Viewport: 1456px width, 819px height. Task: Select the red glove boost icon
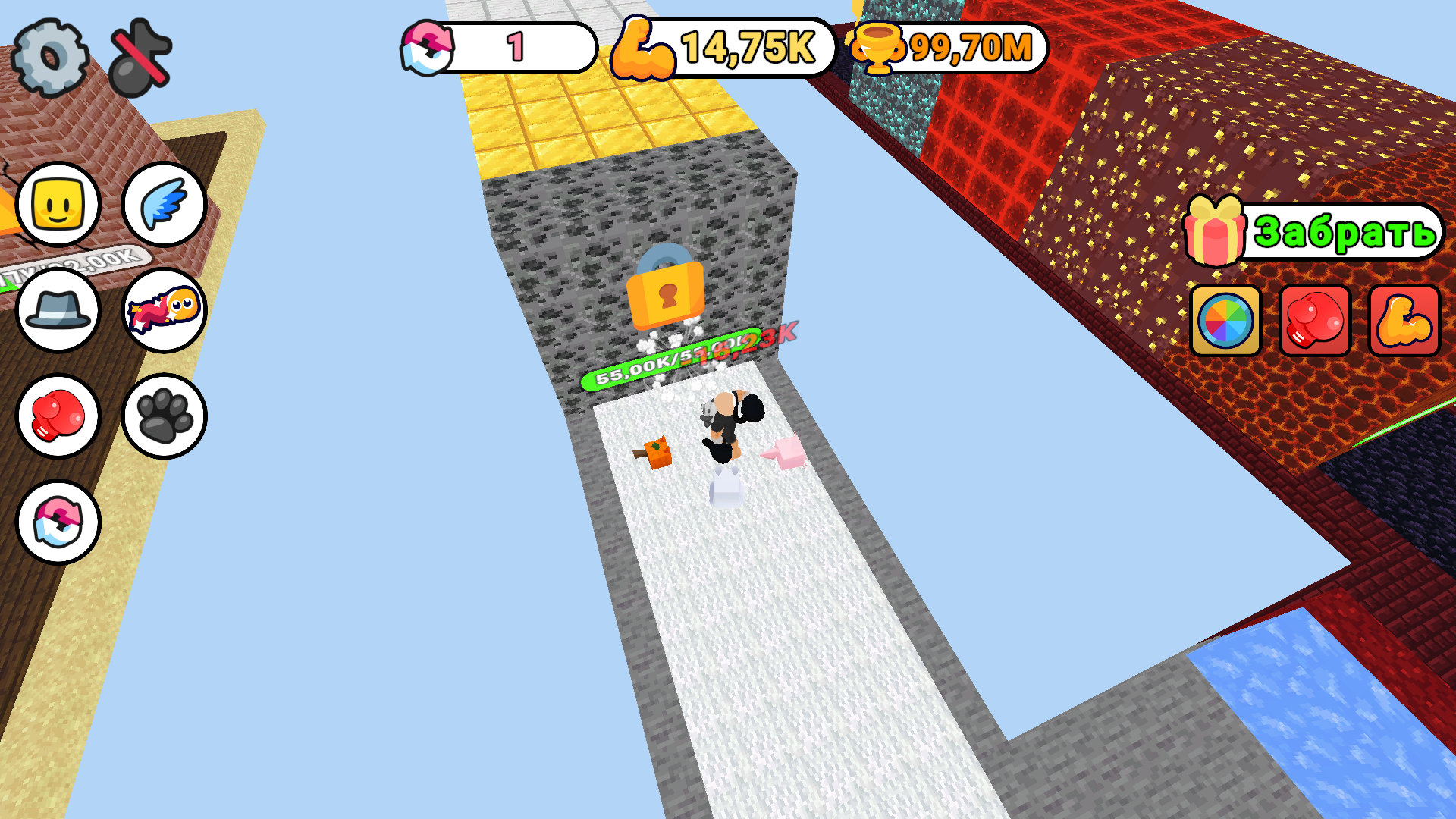(1313, 320)
